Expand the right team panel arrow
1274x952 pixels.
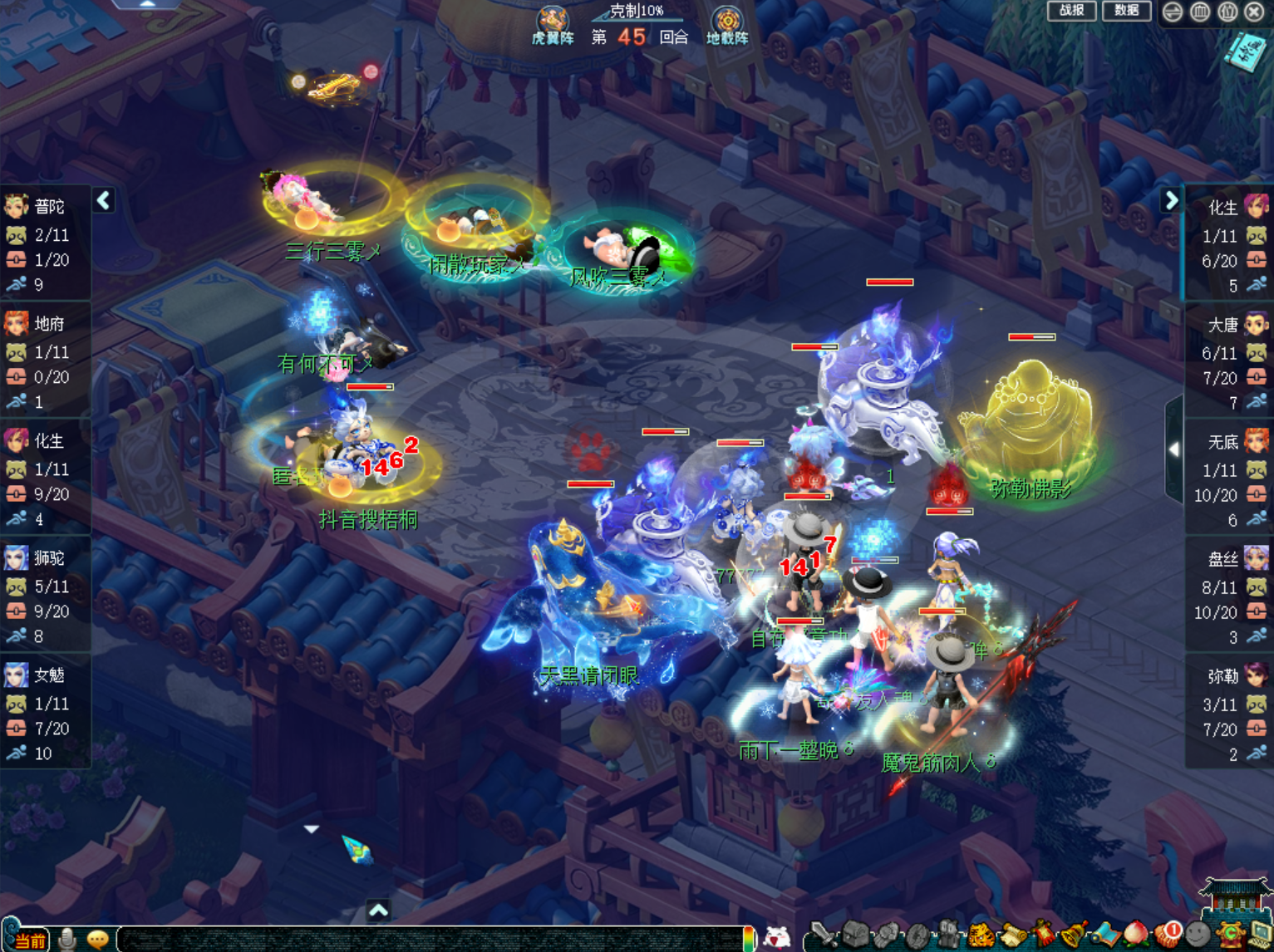pyautogui.click(x=1171, y=200)
